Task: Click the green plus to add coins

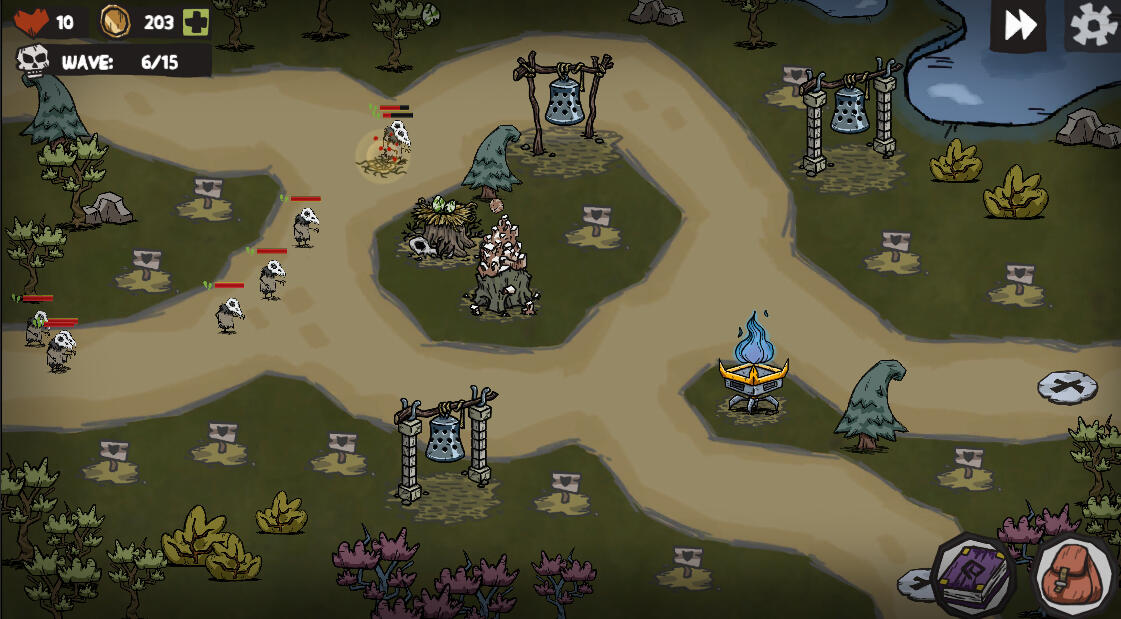Action: coord(196,22)
